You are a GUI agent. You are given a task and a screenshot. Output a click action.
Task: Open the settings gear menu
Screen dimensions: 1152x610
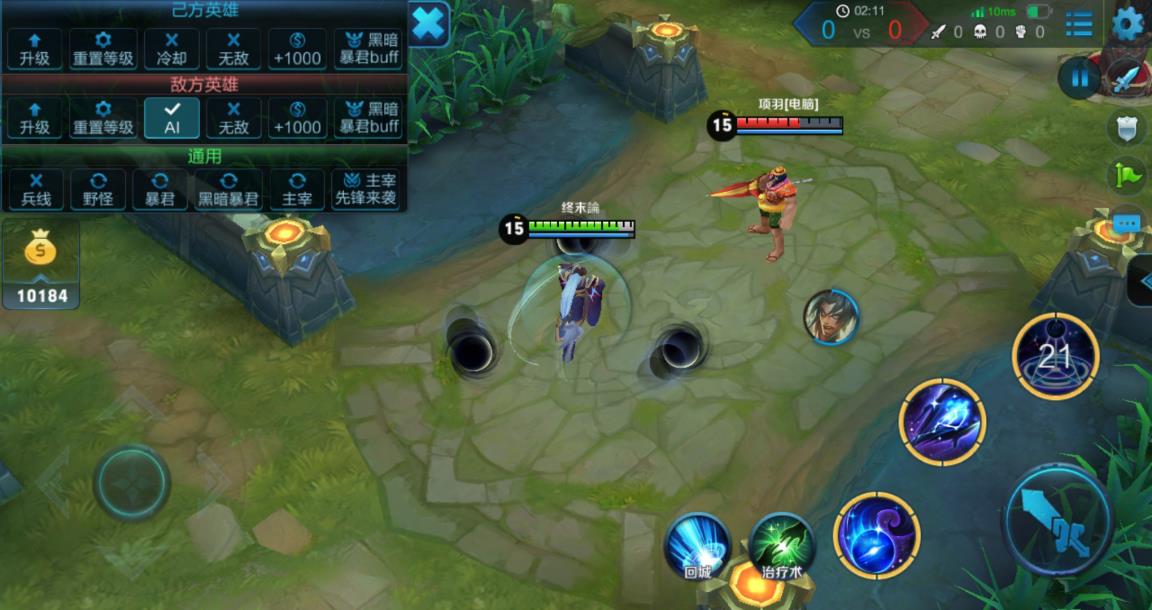pyautogui.click(x=1128, y=23)
